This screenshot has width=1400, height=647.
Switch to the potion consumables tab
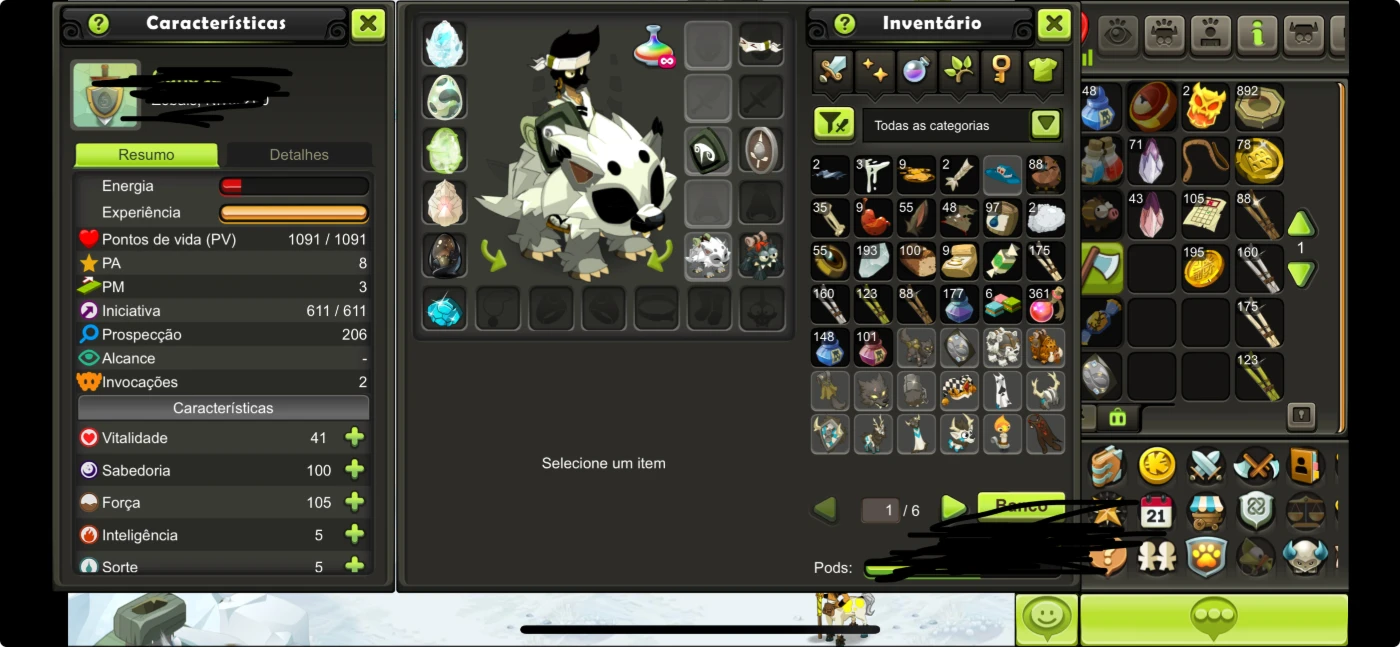coord(917,70)
